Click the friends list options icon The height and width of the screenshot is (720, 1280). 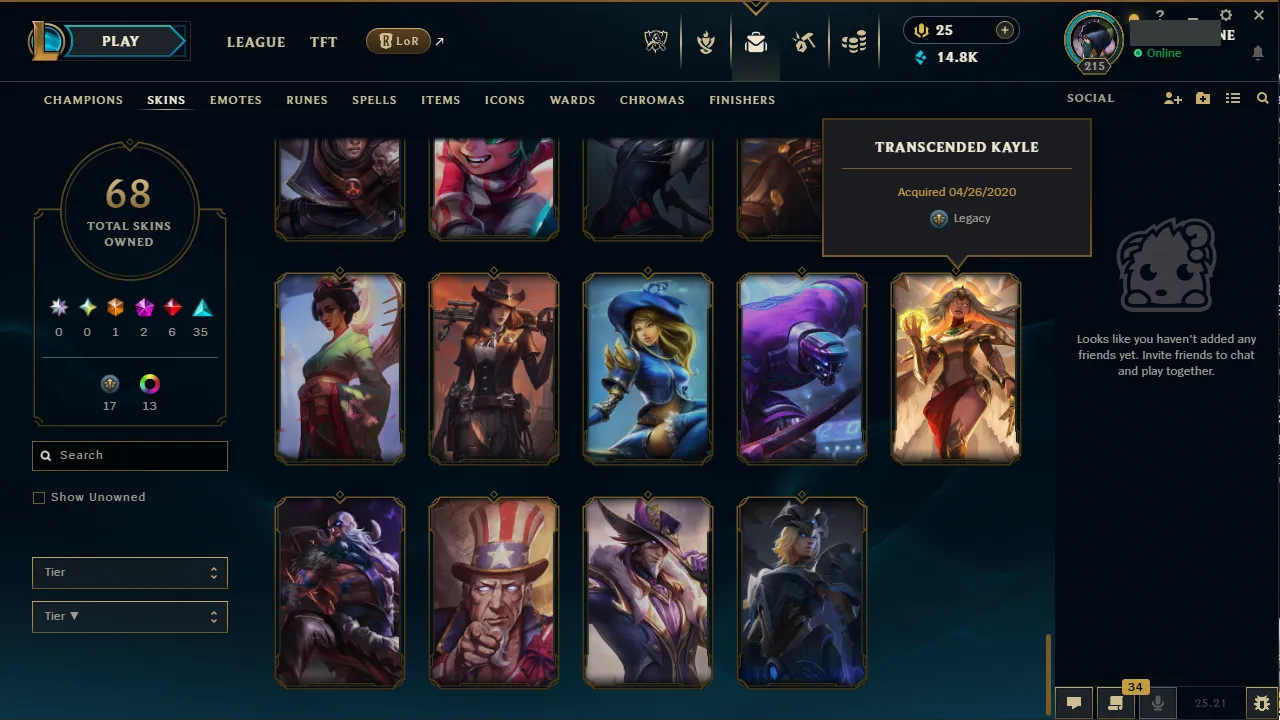(x=1233, y=98)
